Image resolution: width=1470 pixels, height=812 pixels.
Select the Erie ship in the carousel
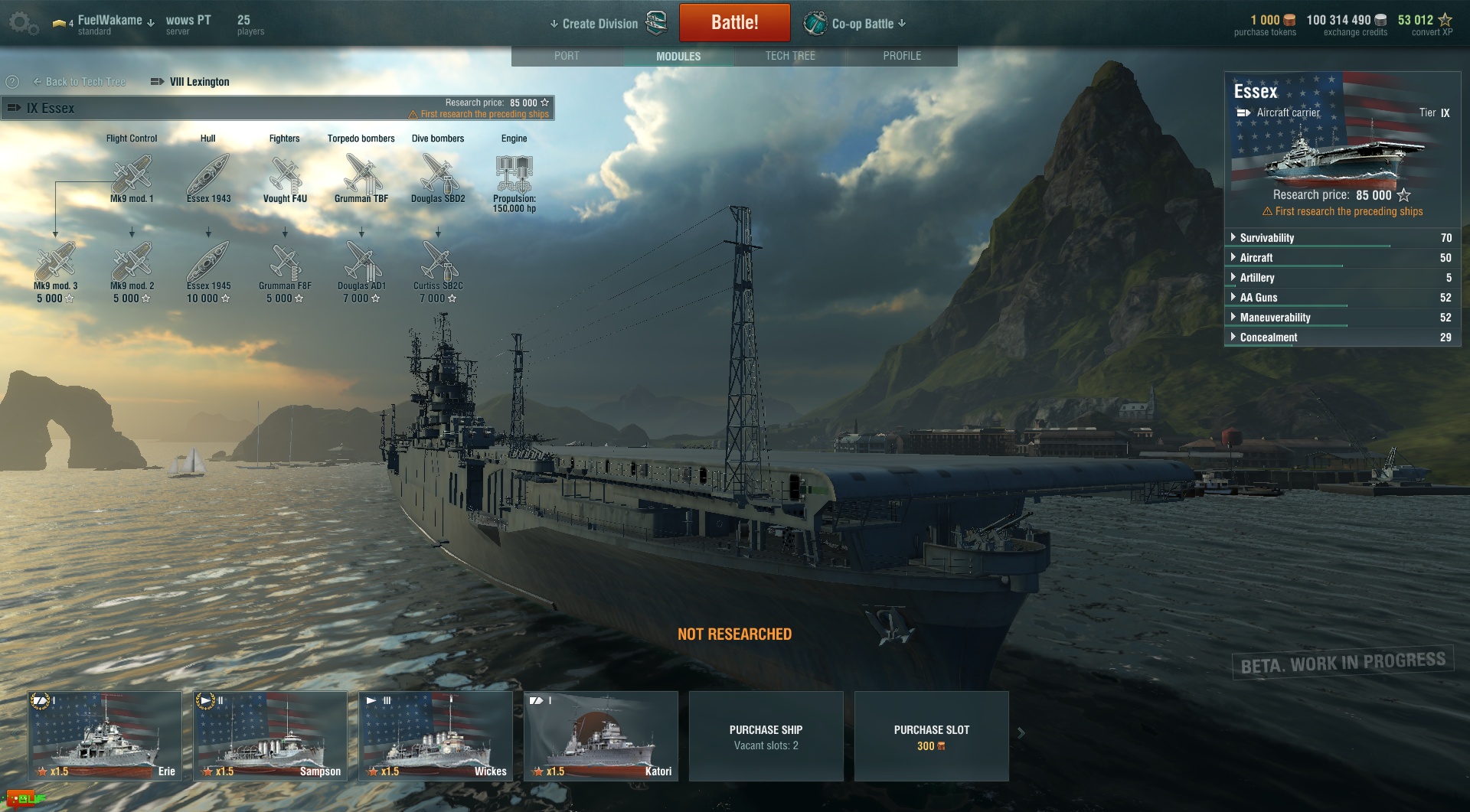105,735
